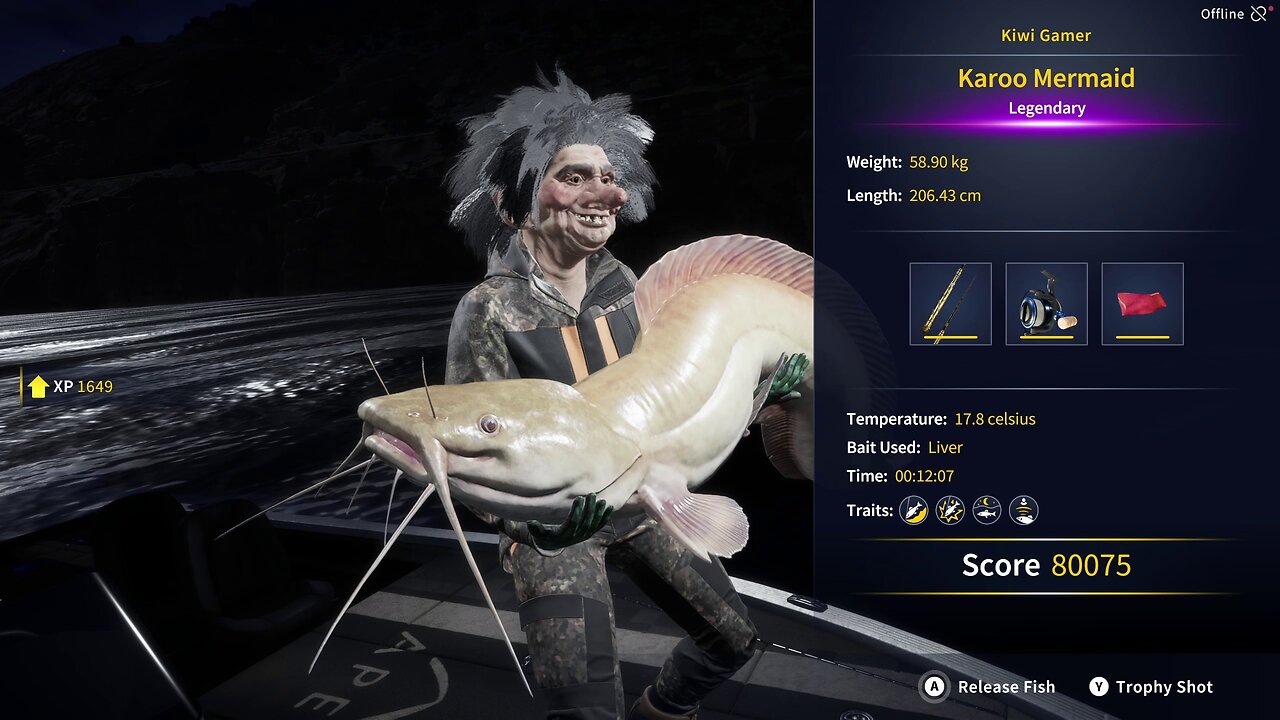
Task: Click the Offline connection status icon
Action: [1259, 14]
